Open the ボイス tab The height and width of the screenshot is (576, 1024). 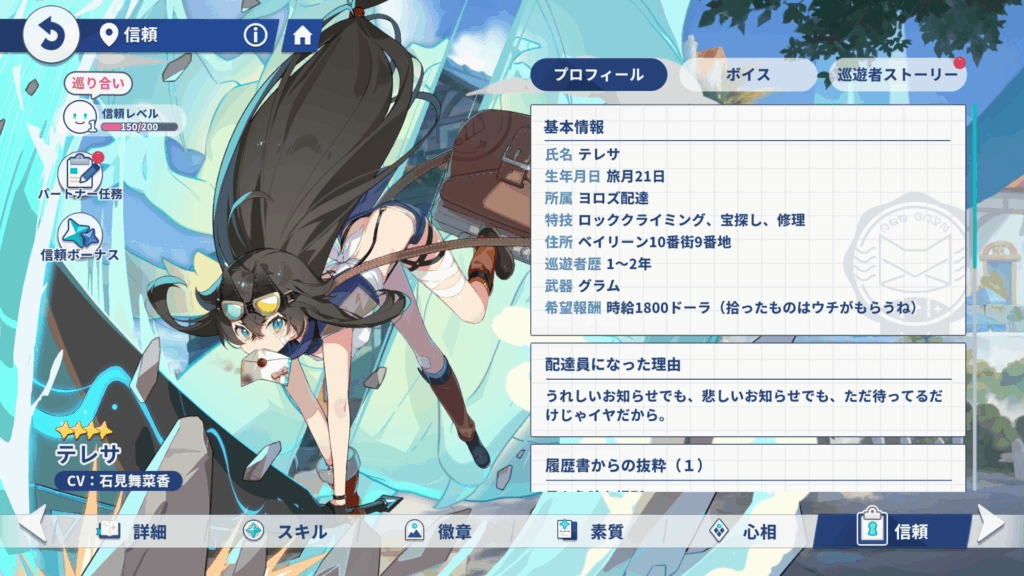[x=748, y=75]
